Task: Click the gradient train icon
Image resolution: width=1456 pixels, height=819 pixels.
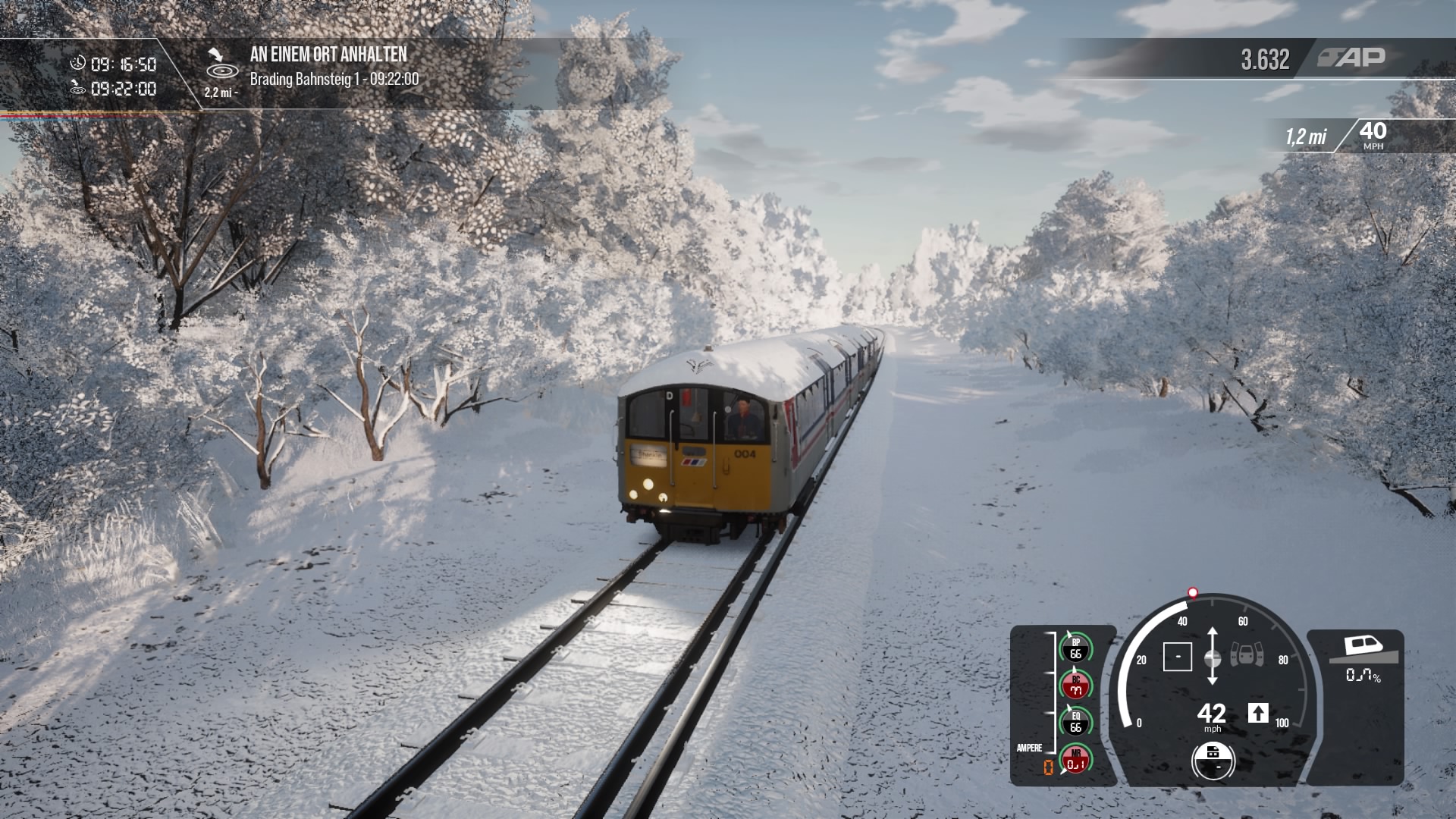Action: tap(1363, 647)
